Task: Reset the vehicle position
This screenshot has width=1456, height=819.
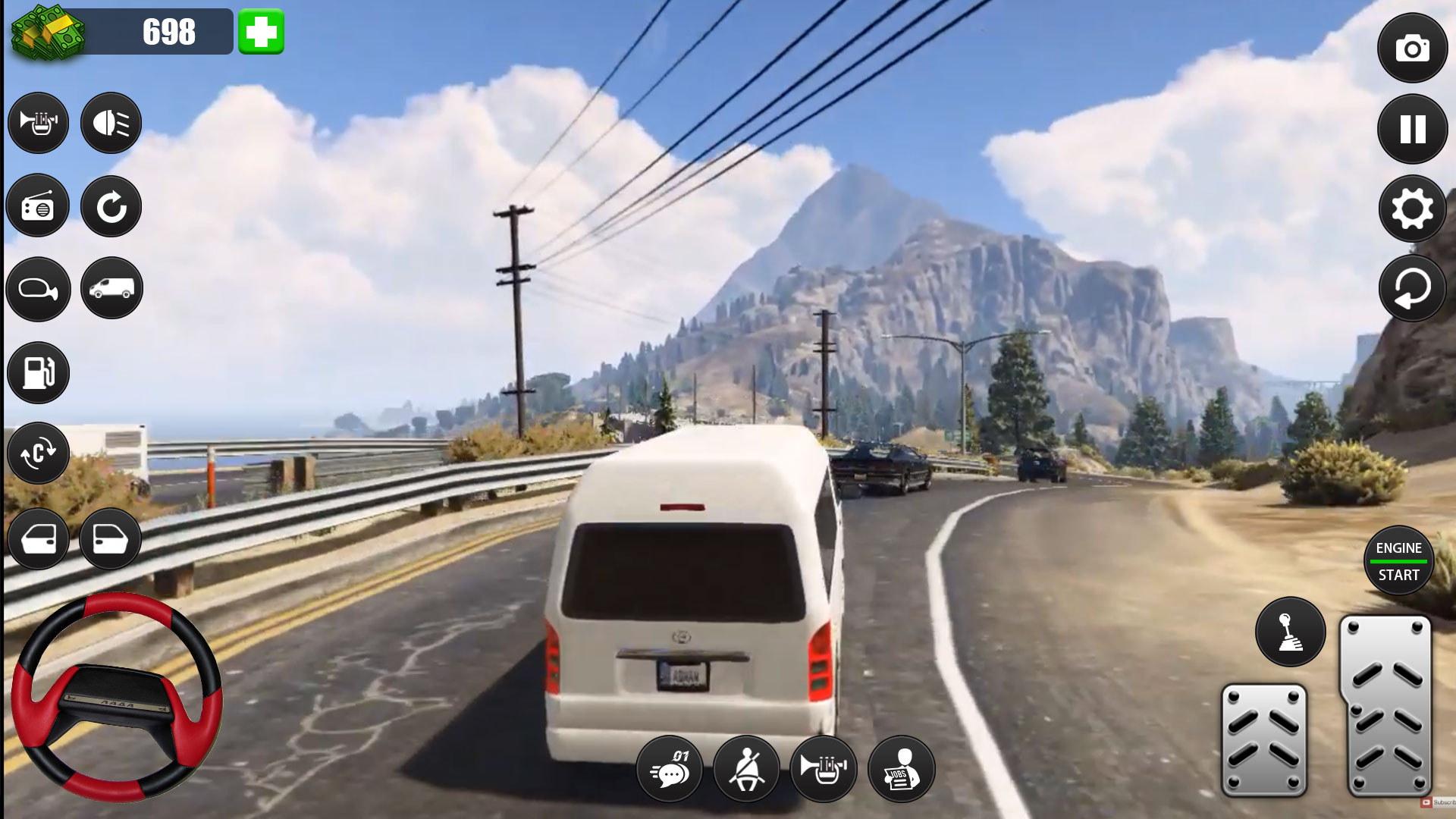Action: point(111,206)
